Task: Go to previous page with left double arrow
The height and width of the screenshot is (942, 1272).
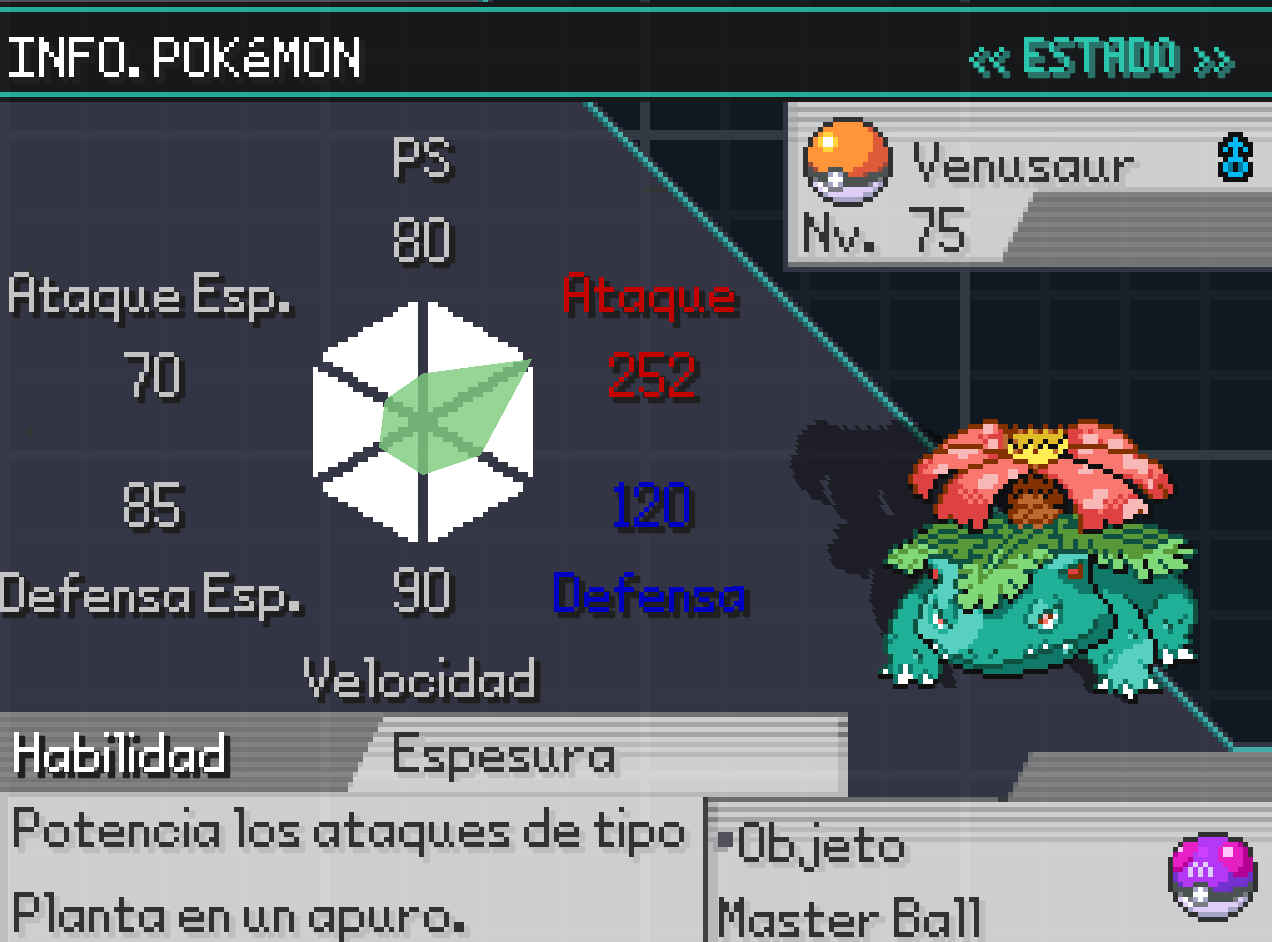Action: pos(990,60)
